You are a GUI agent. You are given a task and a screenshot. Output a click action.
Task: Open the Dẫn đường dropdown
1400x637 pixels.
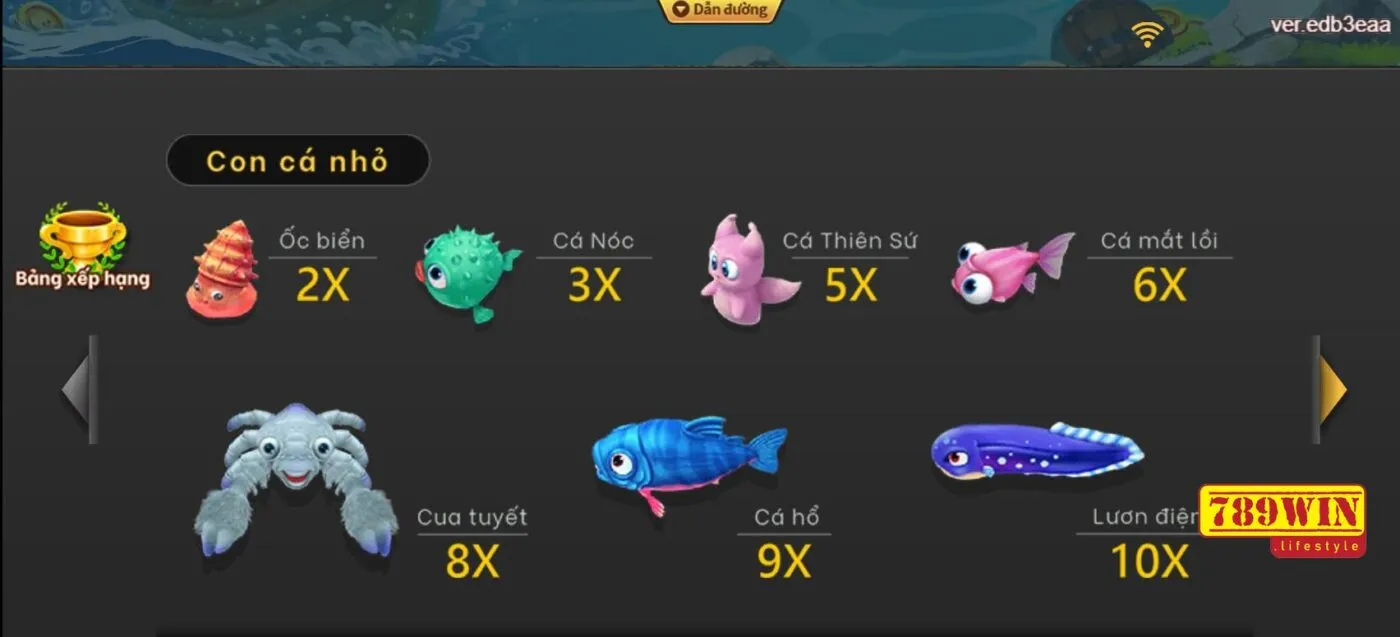pyautogui.click(x=720, y=10)
